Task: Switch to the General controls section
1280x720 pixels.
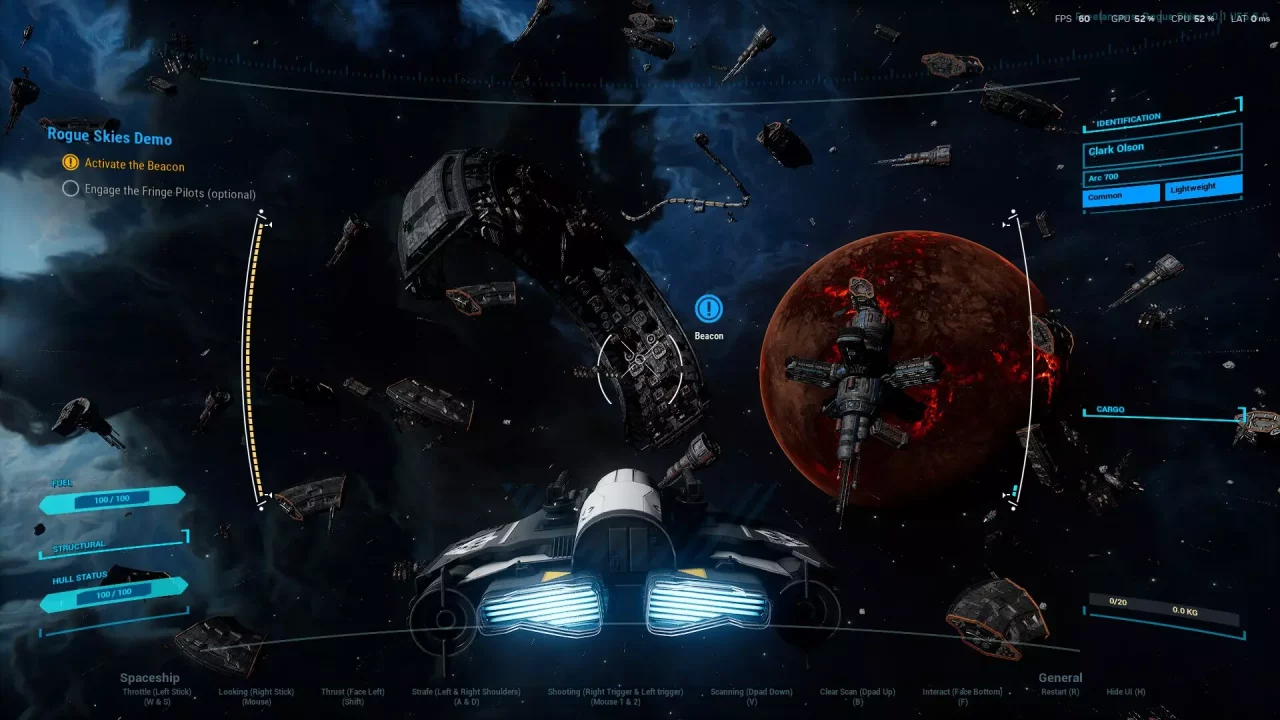Action: tap(1060, 677)
